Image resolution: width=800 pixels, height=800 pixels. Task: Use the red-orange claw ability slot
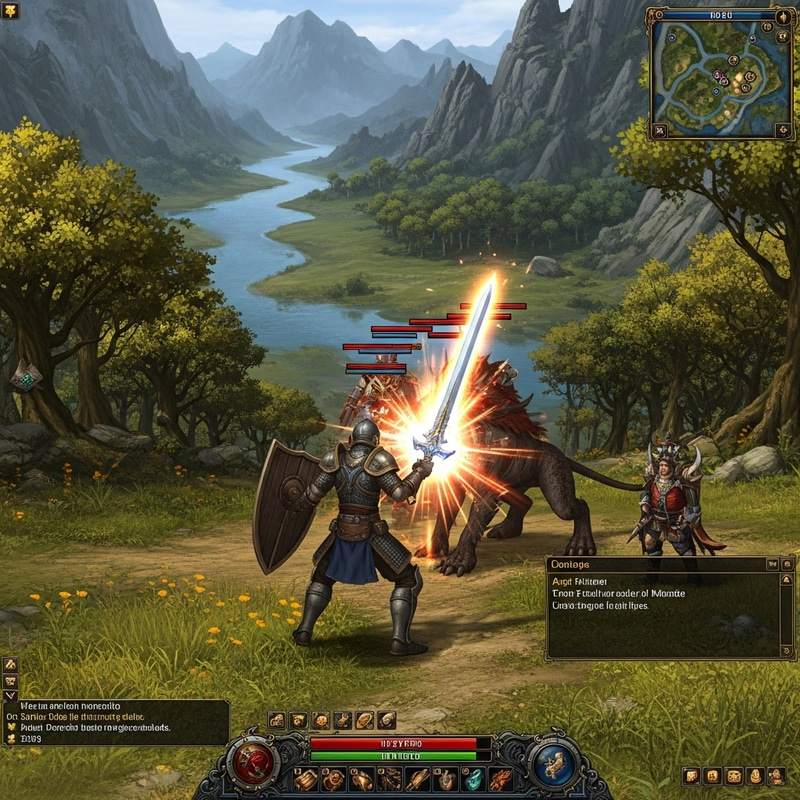[501, 779]
